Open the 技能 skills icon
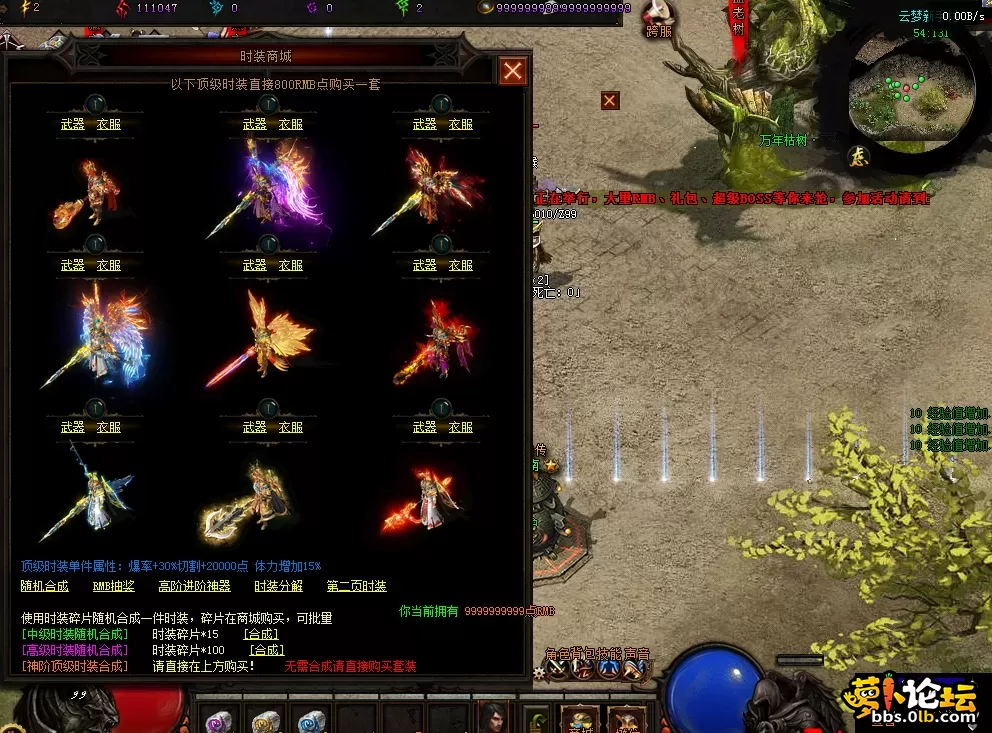The height and width of the screenshot is (733, 992). click(x=608, y=670)
